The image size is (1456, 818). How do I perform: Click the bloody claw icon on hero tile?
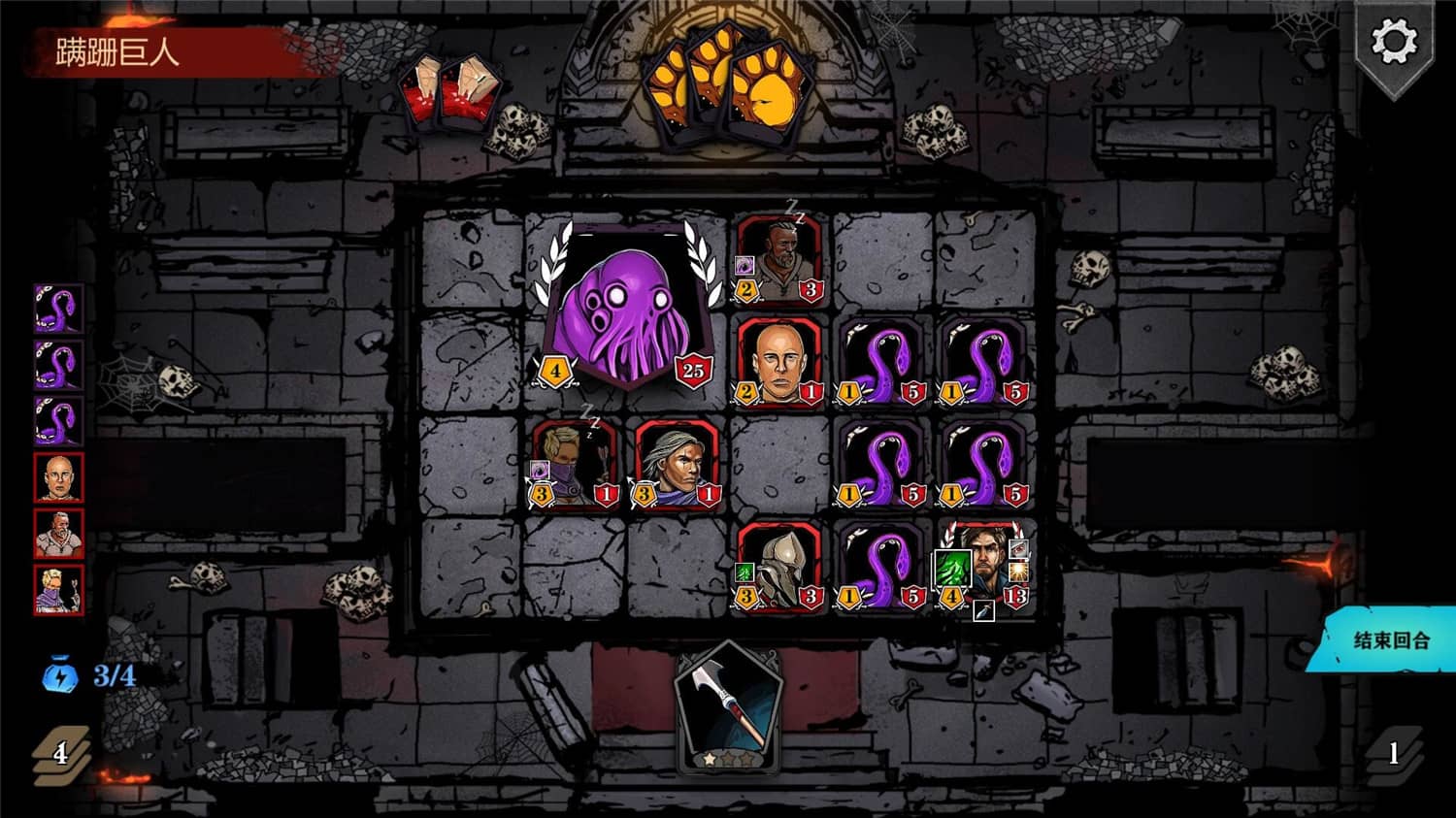pyautogui.click(x=1018, y=548)
